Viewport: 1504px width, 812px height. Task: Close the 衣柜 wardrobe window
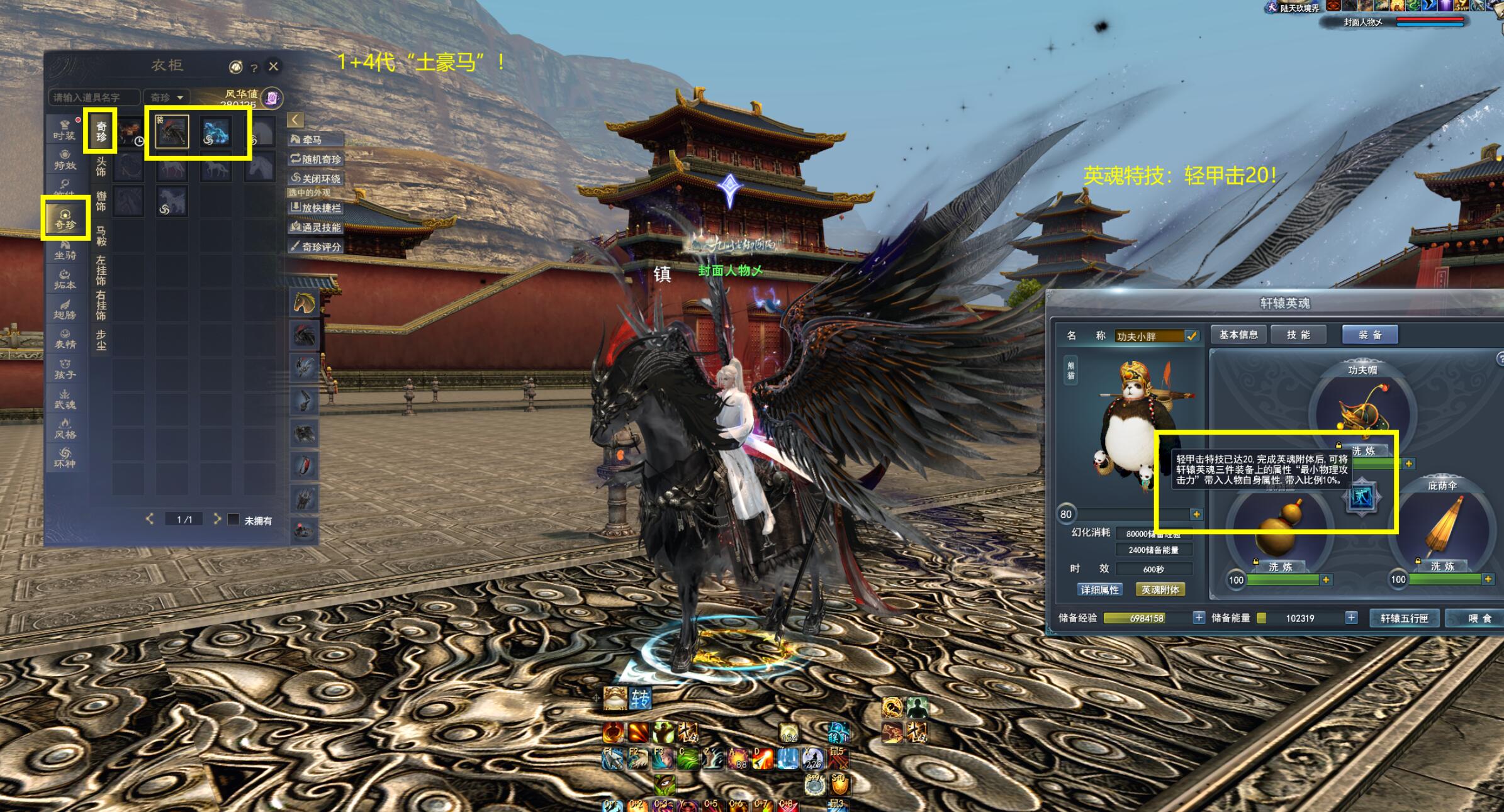tap(273, 66)
